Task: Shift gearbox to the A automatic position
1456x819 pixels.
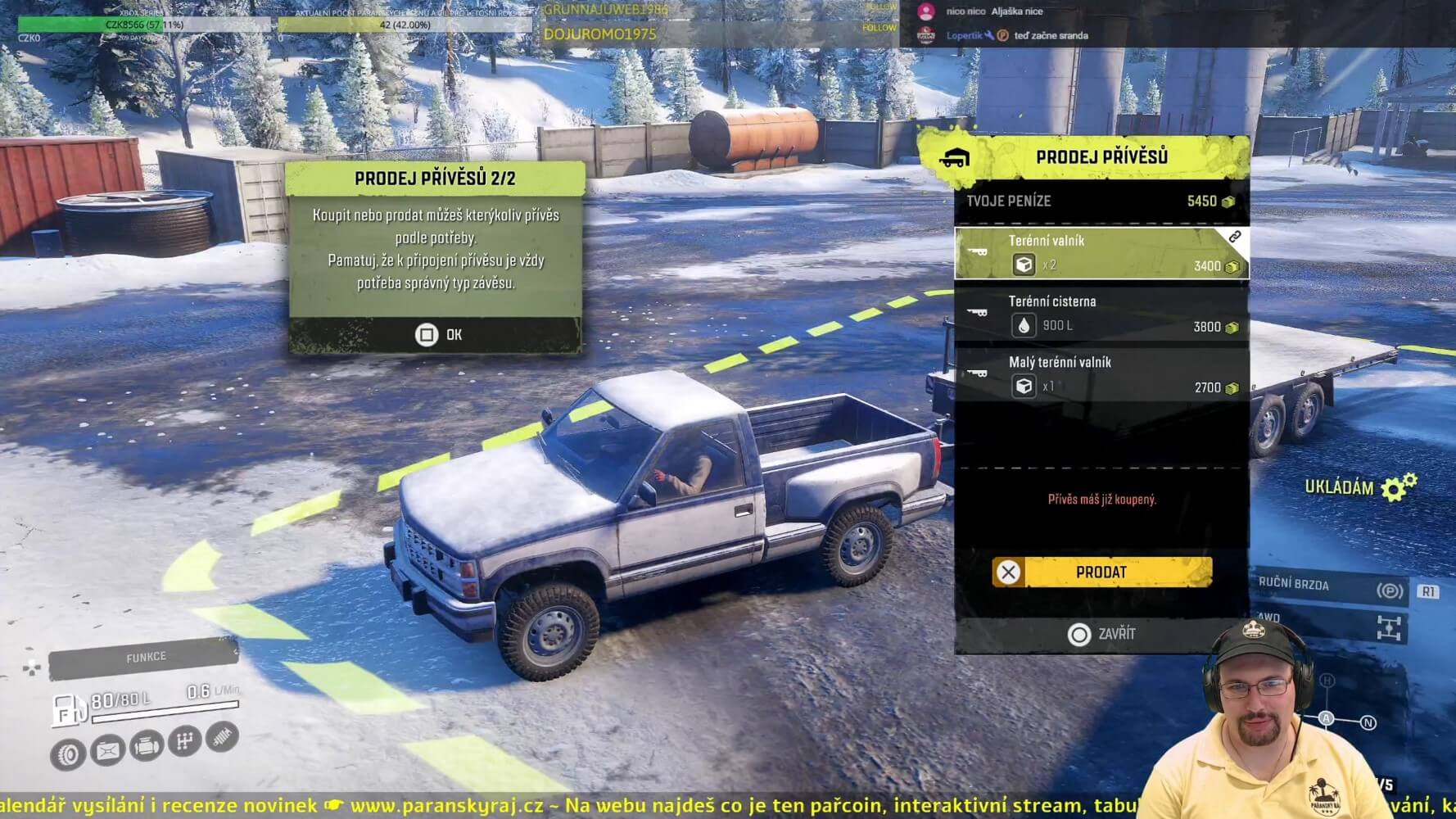Action: click(x=1327, y=718)
